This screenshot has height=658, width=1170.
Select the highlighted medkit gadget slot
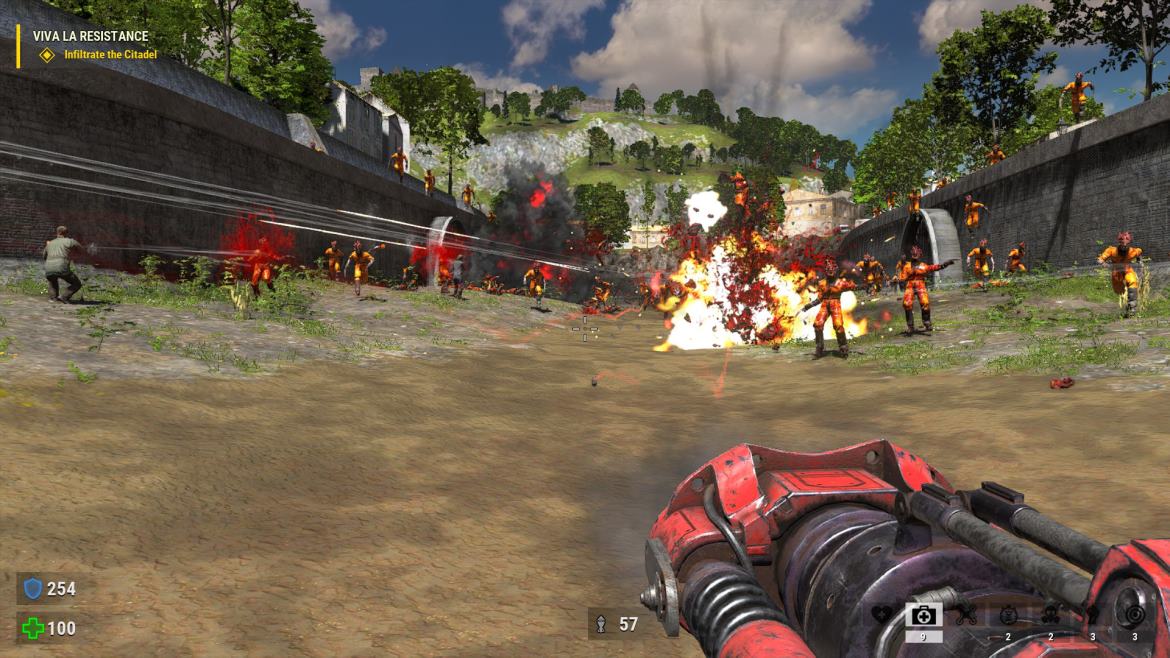(923, 615)
